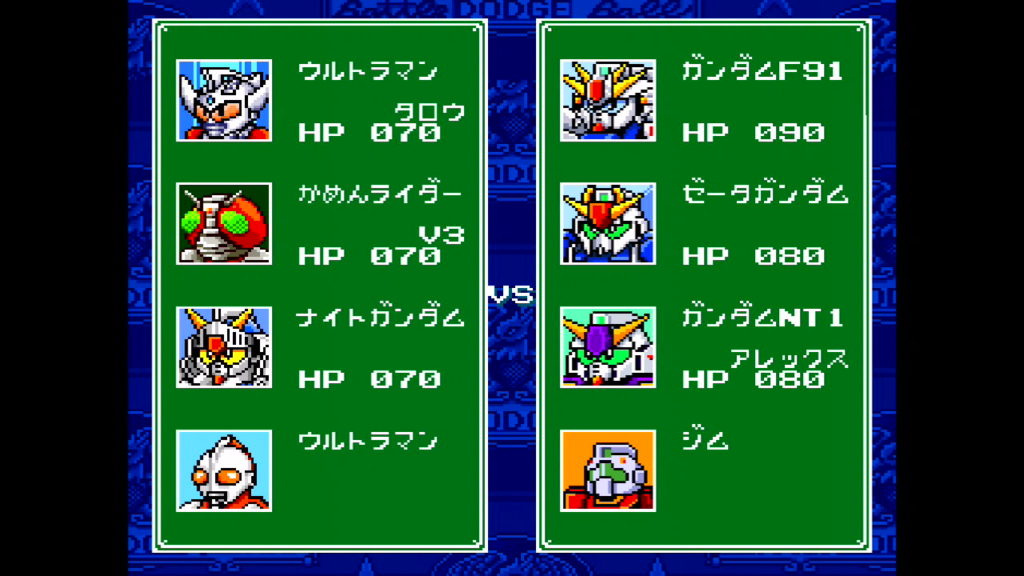Pick the Knight Gundam portrait

click(x=224, y=347)
